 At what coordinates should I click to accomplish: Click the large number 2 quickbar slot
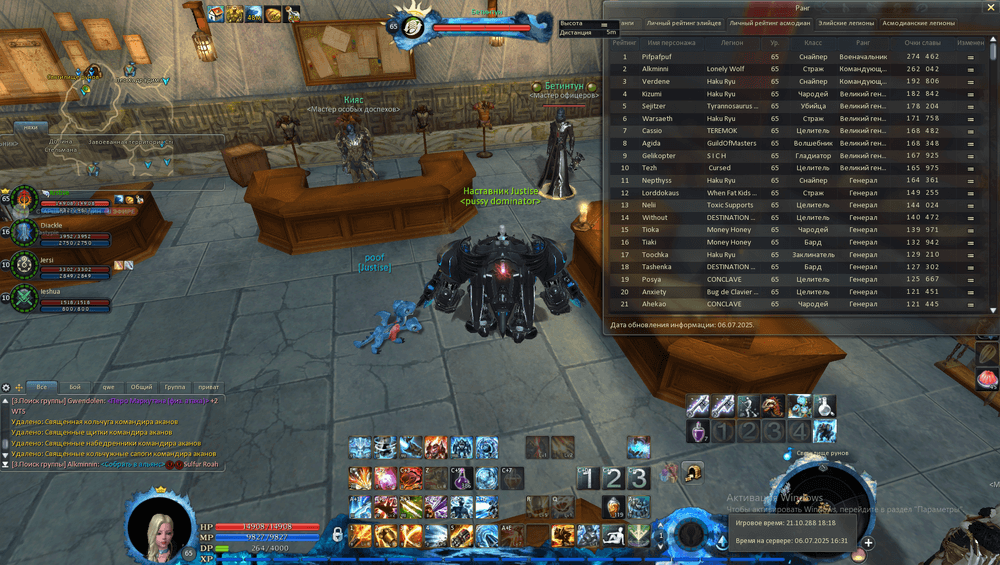[614, 478]
